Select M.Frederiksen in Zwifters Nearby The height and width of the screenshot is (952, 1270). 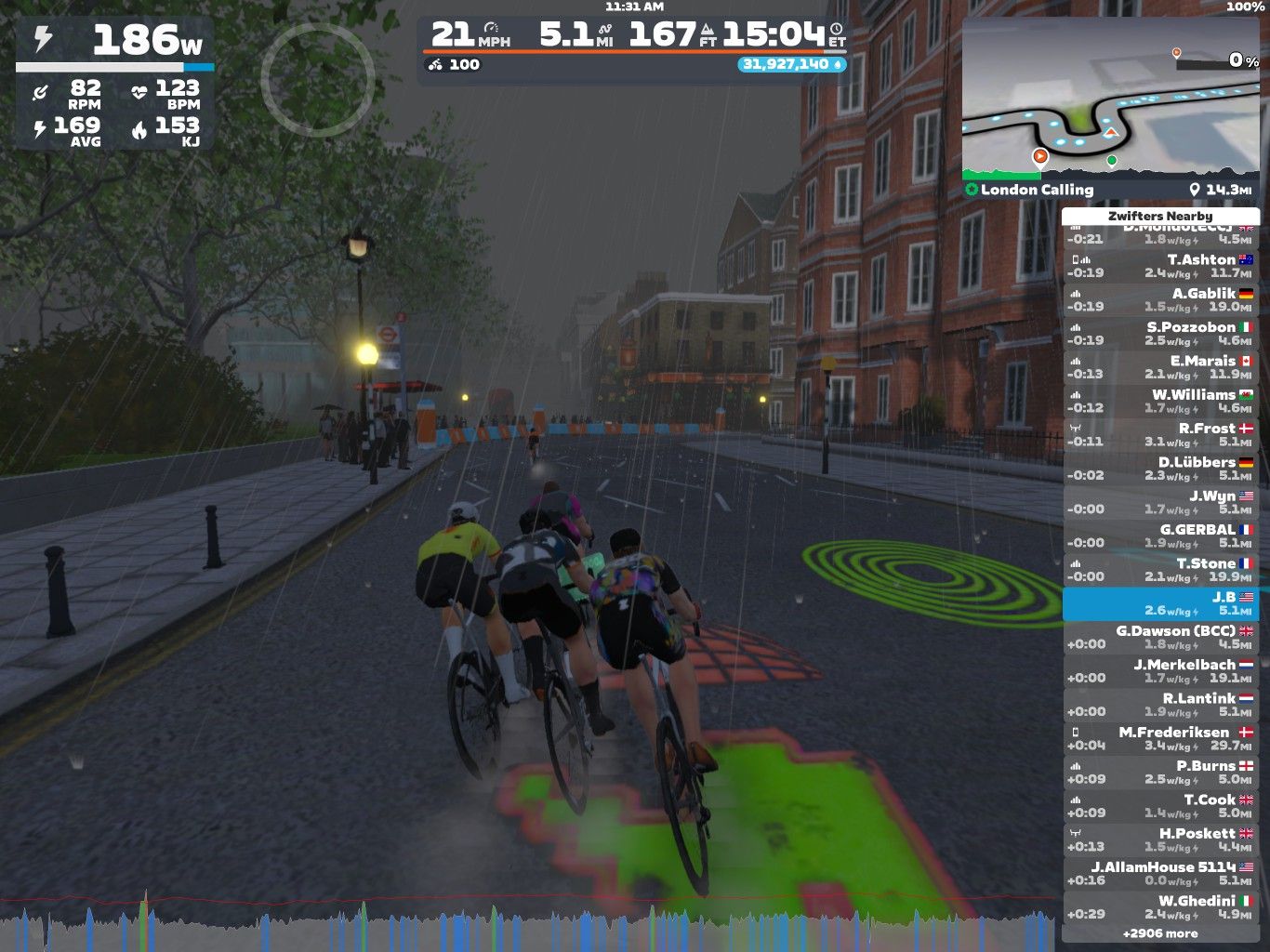coord(1160,739)
